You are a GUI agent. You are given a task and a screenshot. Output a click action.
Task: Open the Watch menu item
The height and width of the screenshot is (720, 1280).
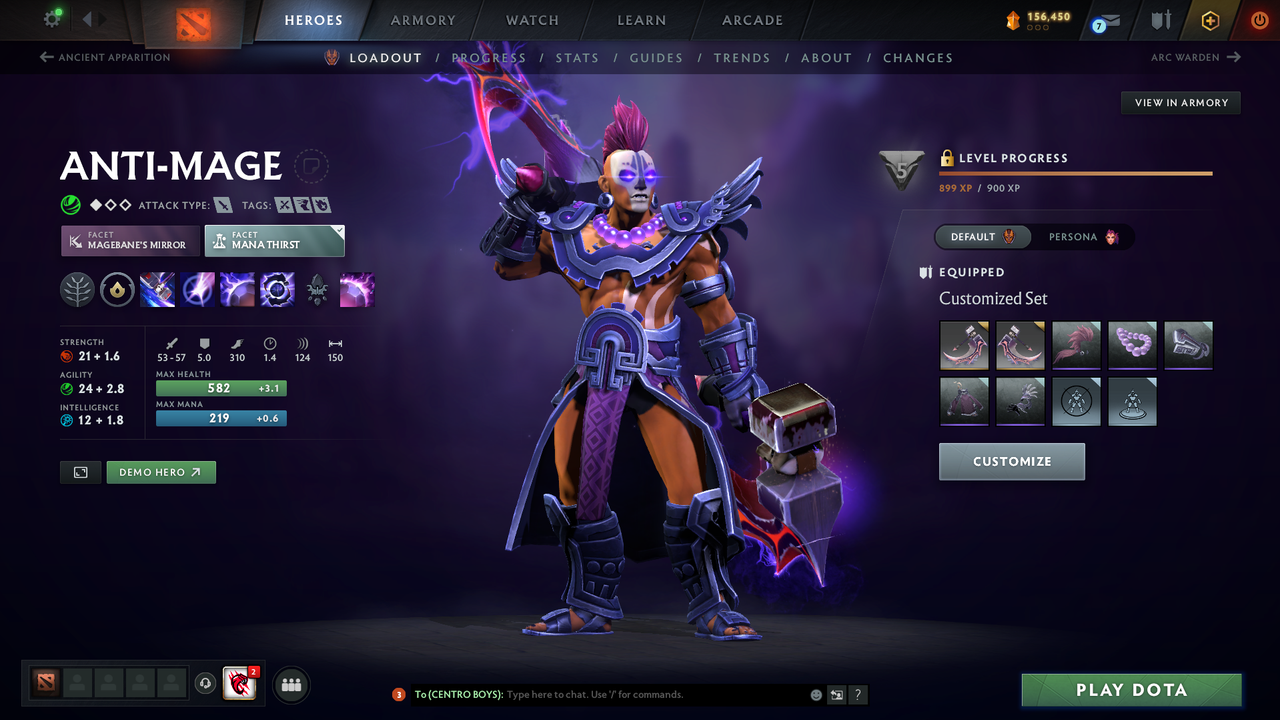pos(531,20)
